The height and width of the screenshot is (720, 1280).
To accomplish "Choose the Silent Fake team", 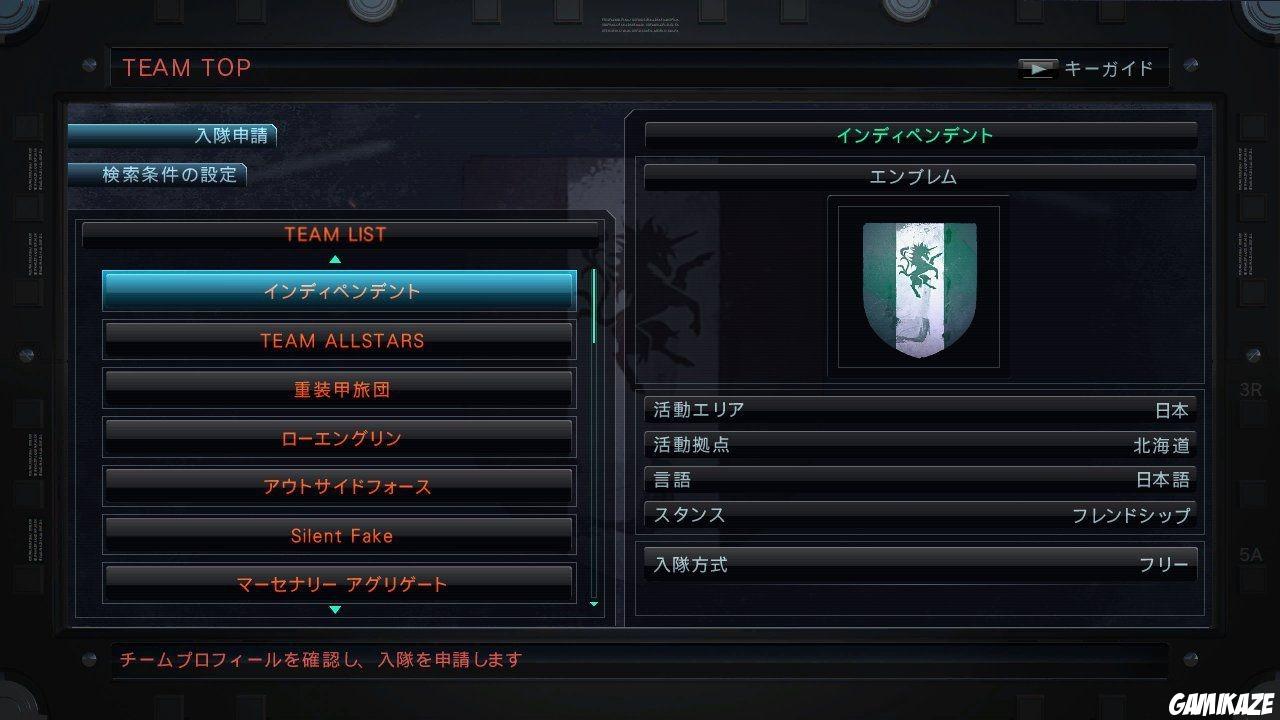I will click(338, 536).
